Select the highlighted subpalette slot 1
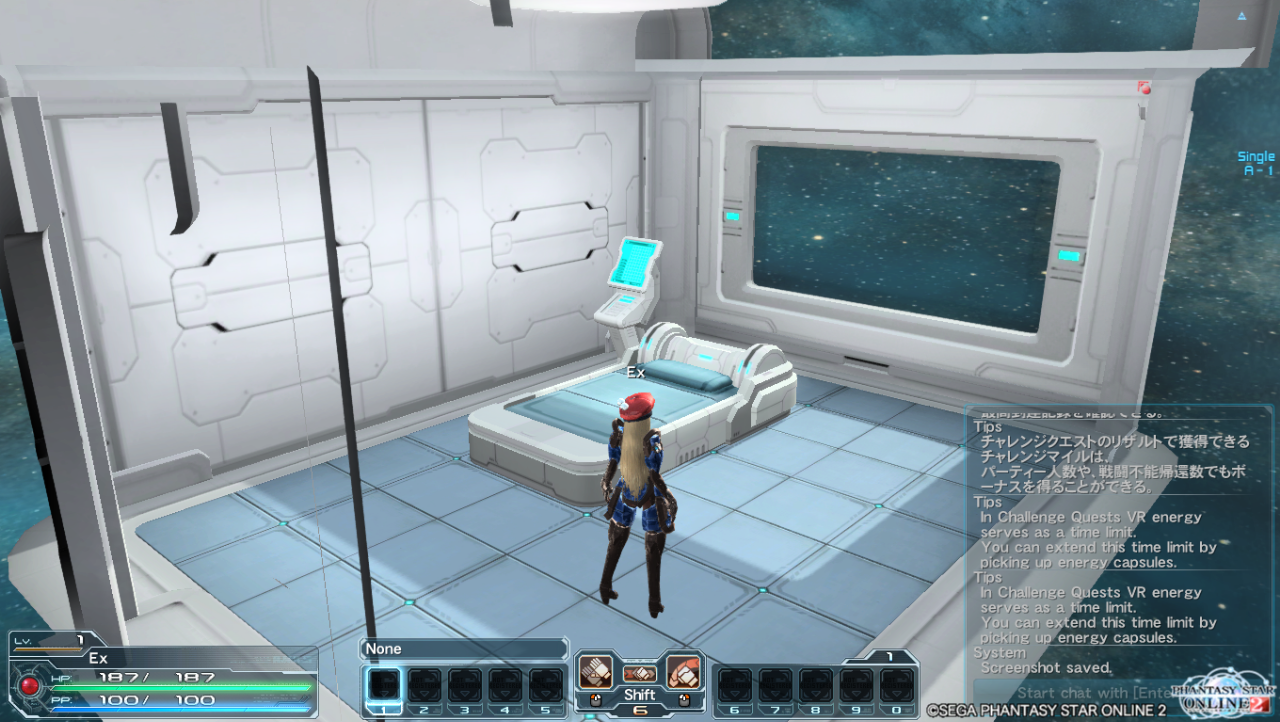Image resolution: width=1280 pixels, height=722 pixels. (384, 686)
